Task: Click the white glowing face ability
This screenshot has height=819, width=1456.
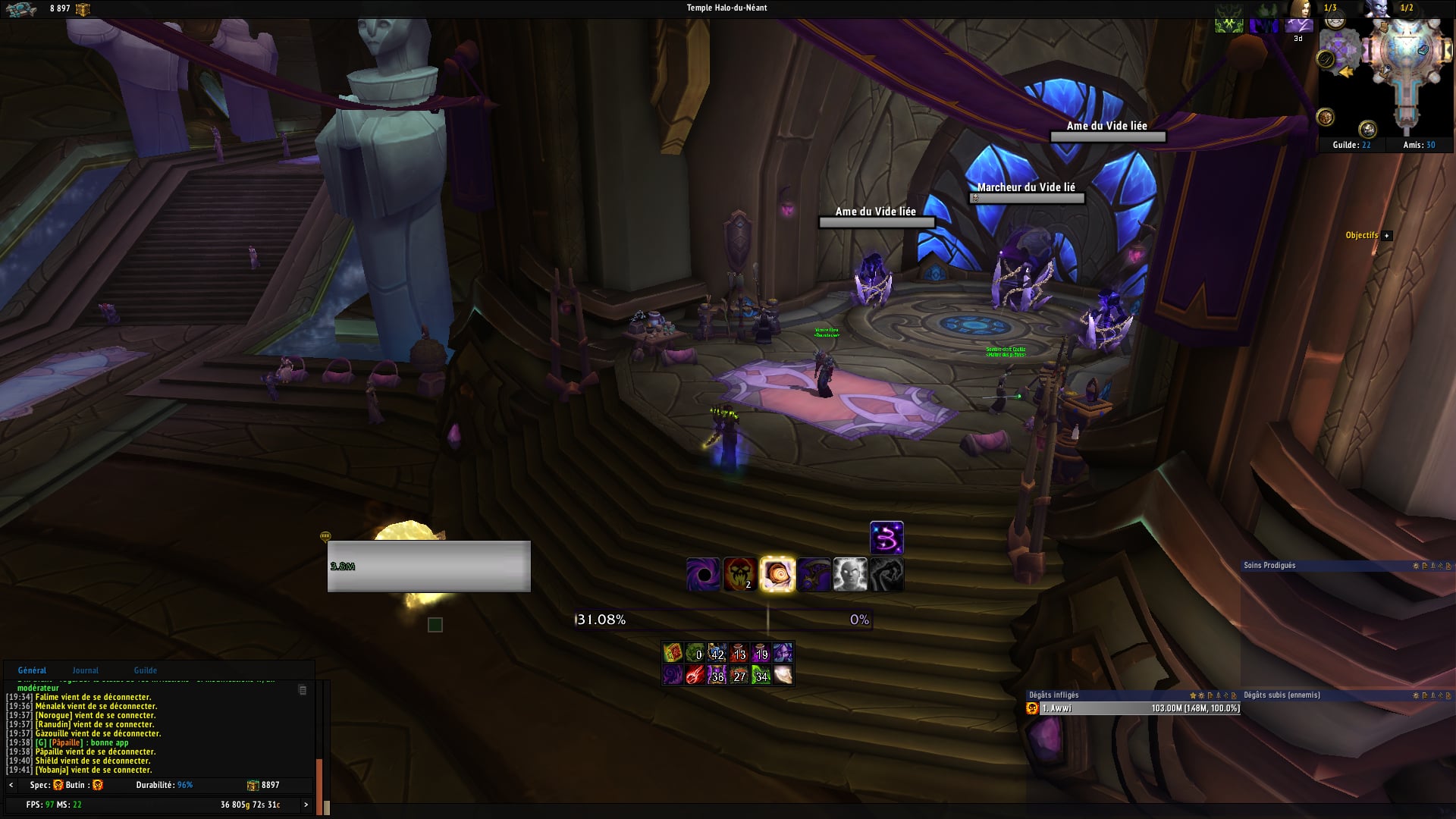Action: click(x=849, y=574)
